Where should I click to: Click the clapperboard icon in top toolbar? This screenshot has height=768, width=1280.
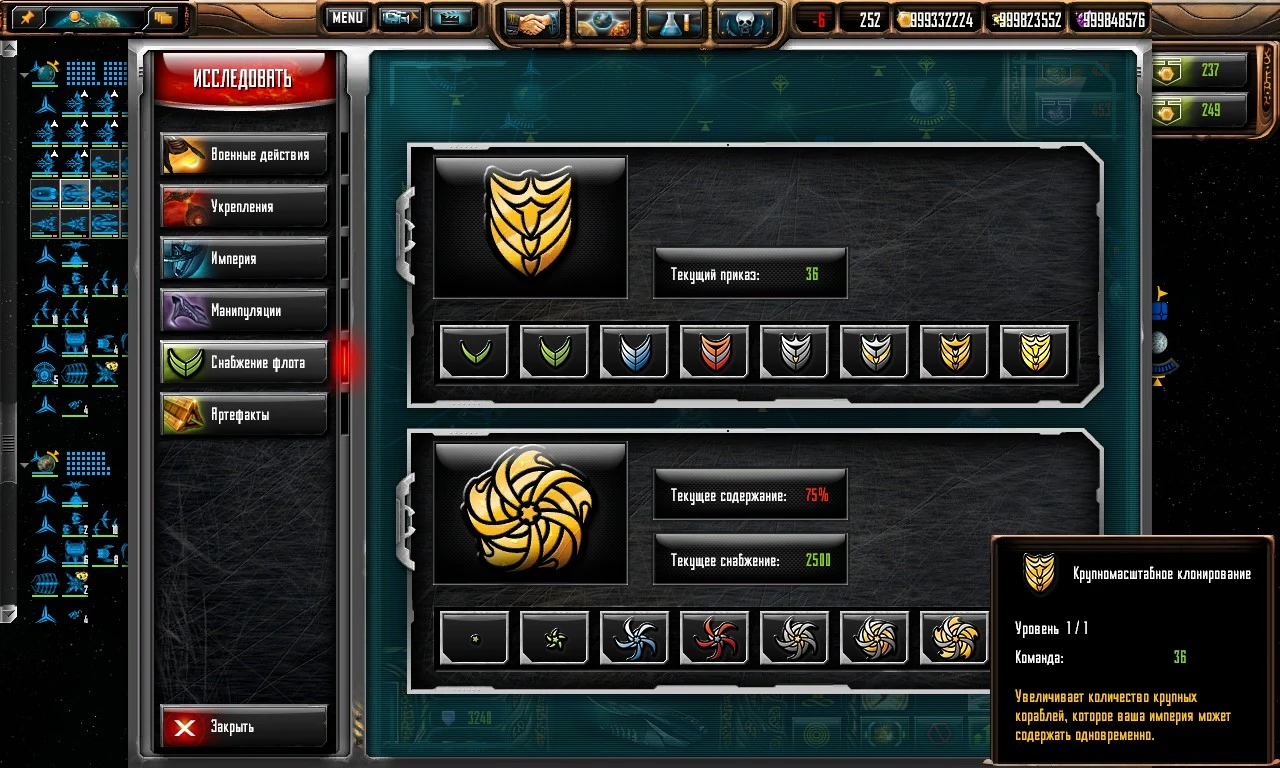[x=452, y=18]
